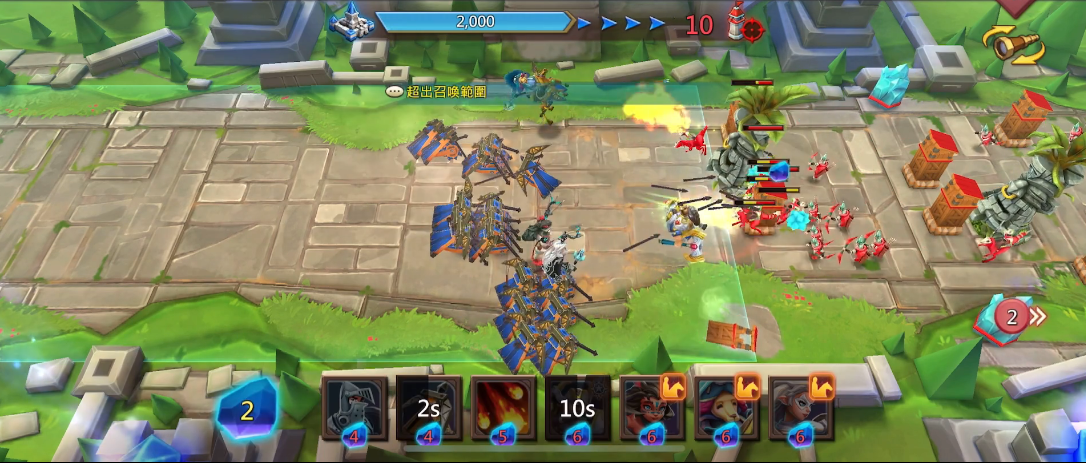Select the card showing 2s cooldown
The height and width of the screenshot is (463, 1086).
pos(429,408)
